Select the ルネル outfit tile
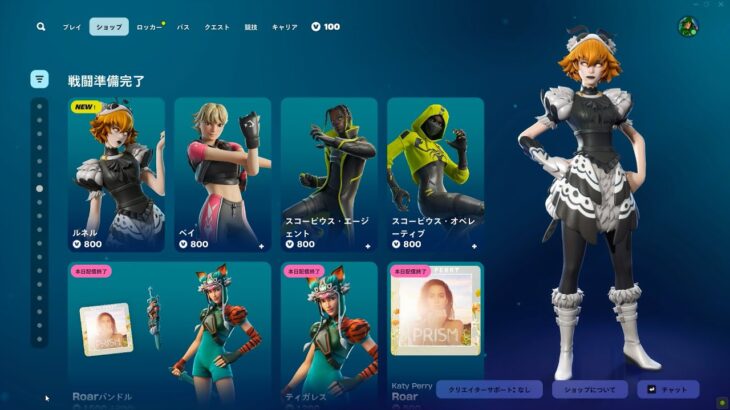 tap(116, 174)
